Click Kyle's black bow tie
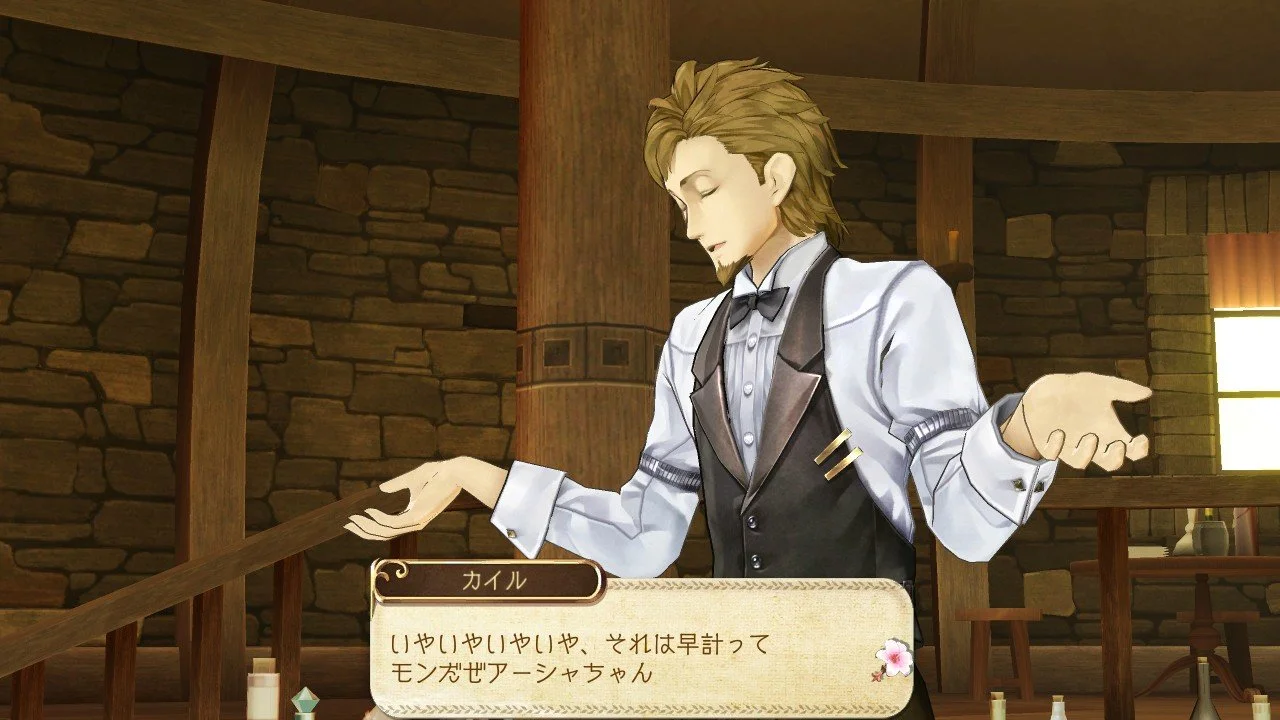The width and height of the screenshot is (1280, 720). coord(758,303)
